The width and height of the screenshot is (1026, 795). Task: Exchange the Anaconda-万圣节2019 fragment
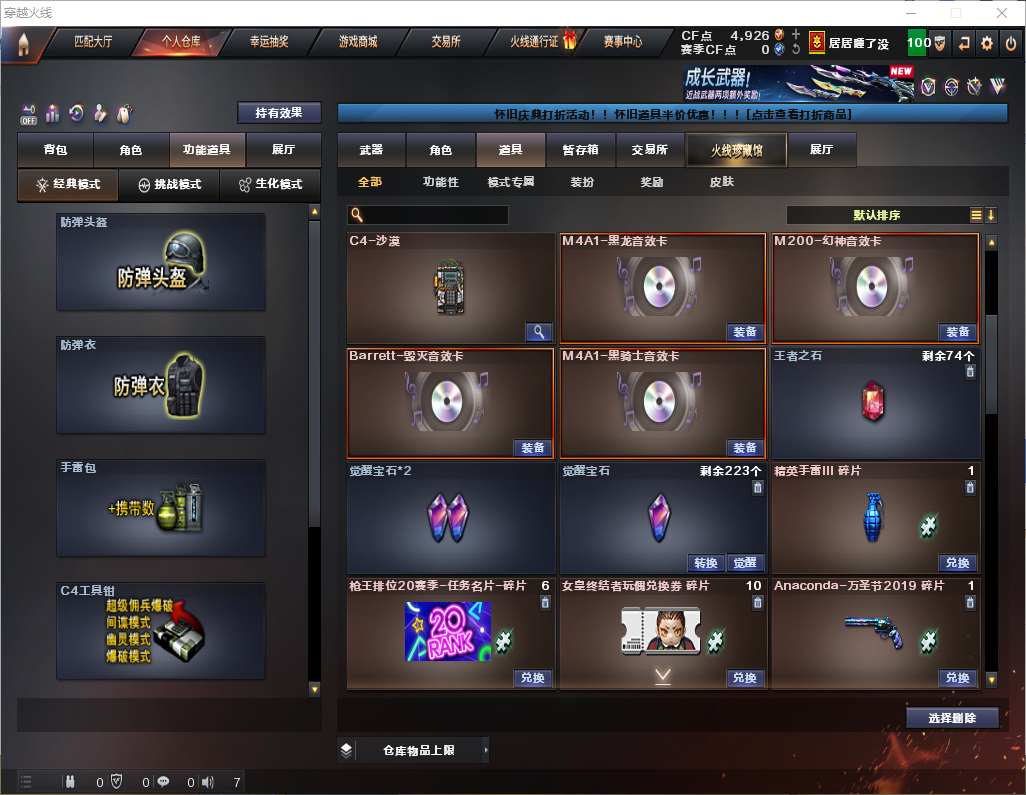coord(957,678)
